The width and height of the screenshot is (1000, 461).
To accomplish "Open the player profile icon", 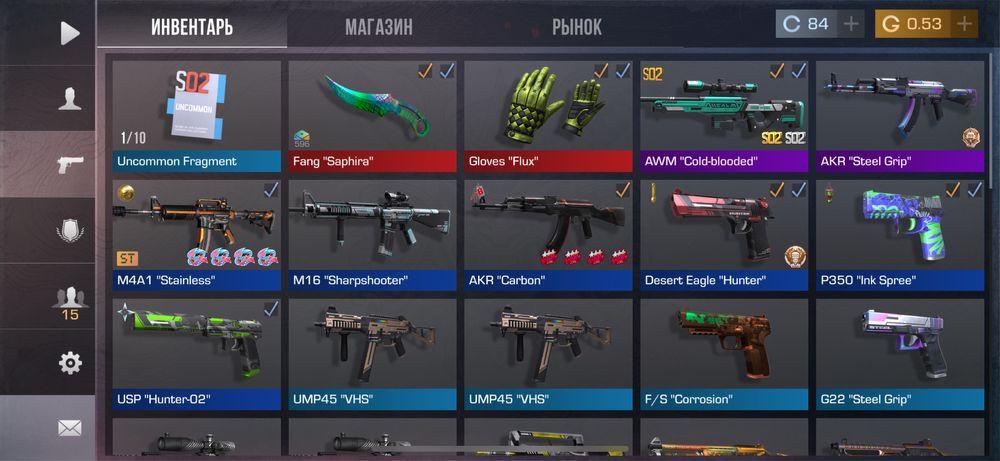I will (x=69, y=98).
